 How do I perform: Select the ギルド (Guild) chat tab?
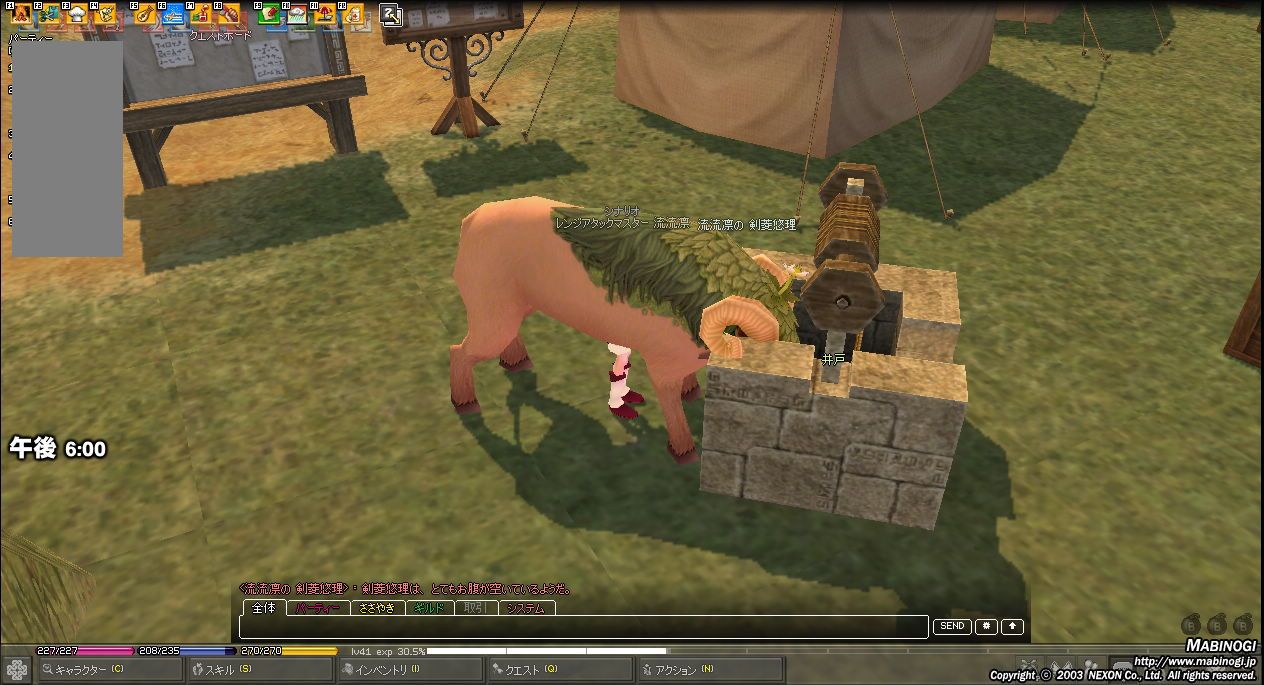coord(429,608)
